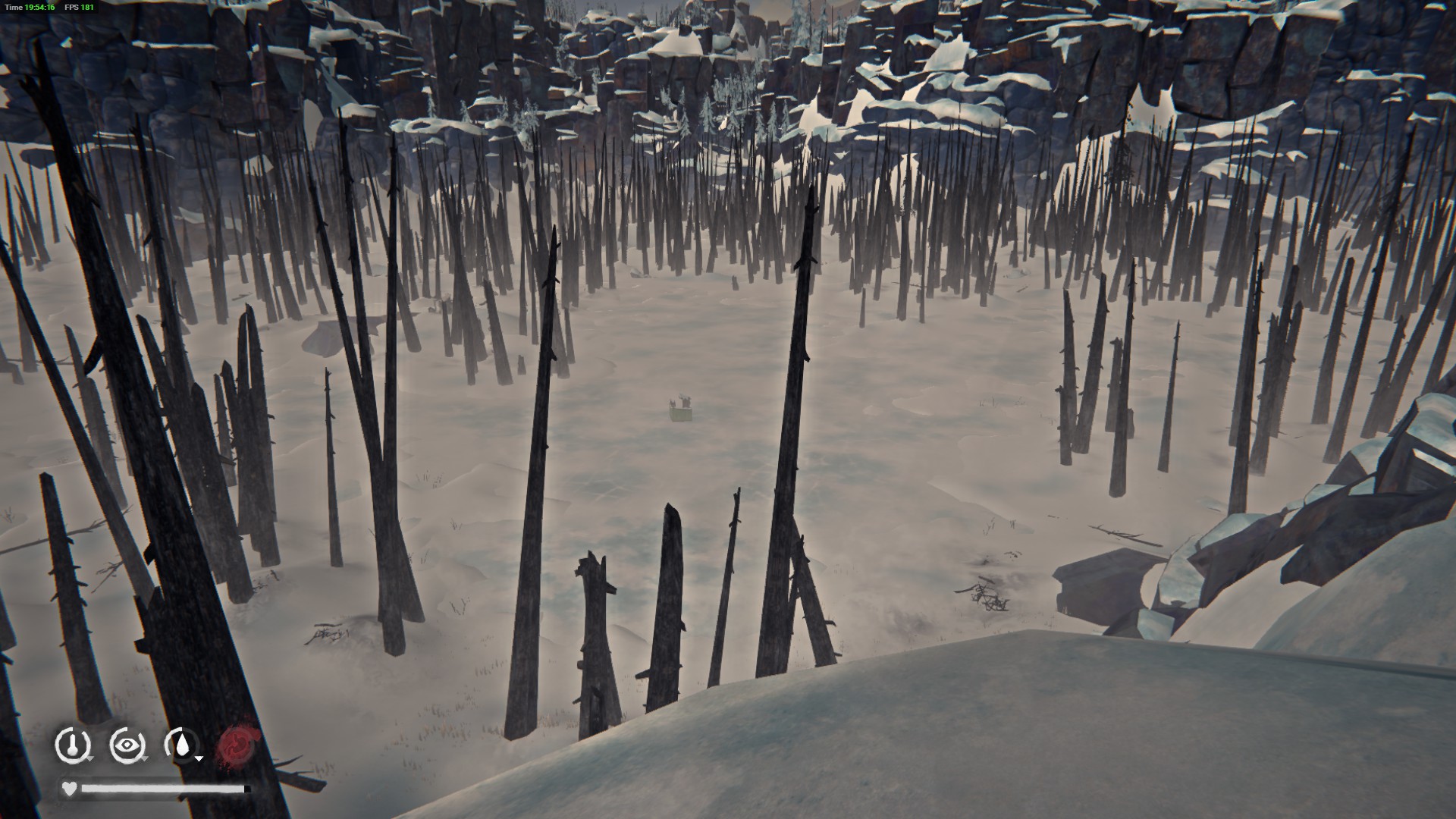Select the eye-shaped fatigue status icon
Image resolution: width=1456 pixels, height=819 pixels.
[x=127, y=745]
